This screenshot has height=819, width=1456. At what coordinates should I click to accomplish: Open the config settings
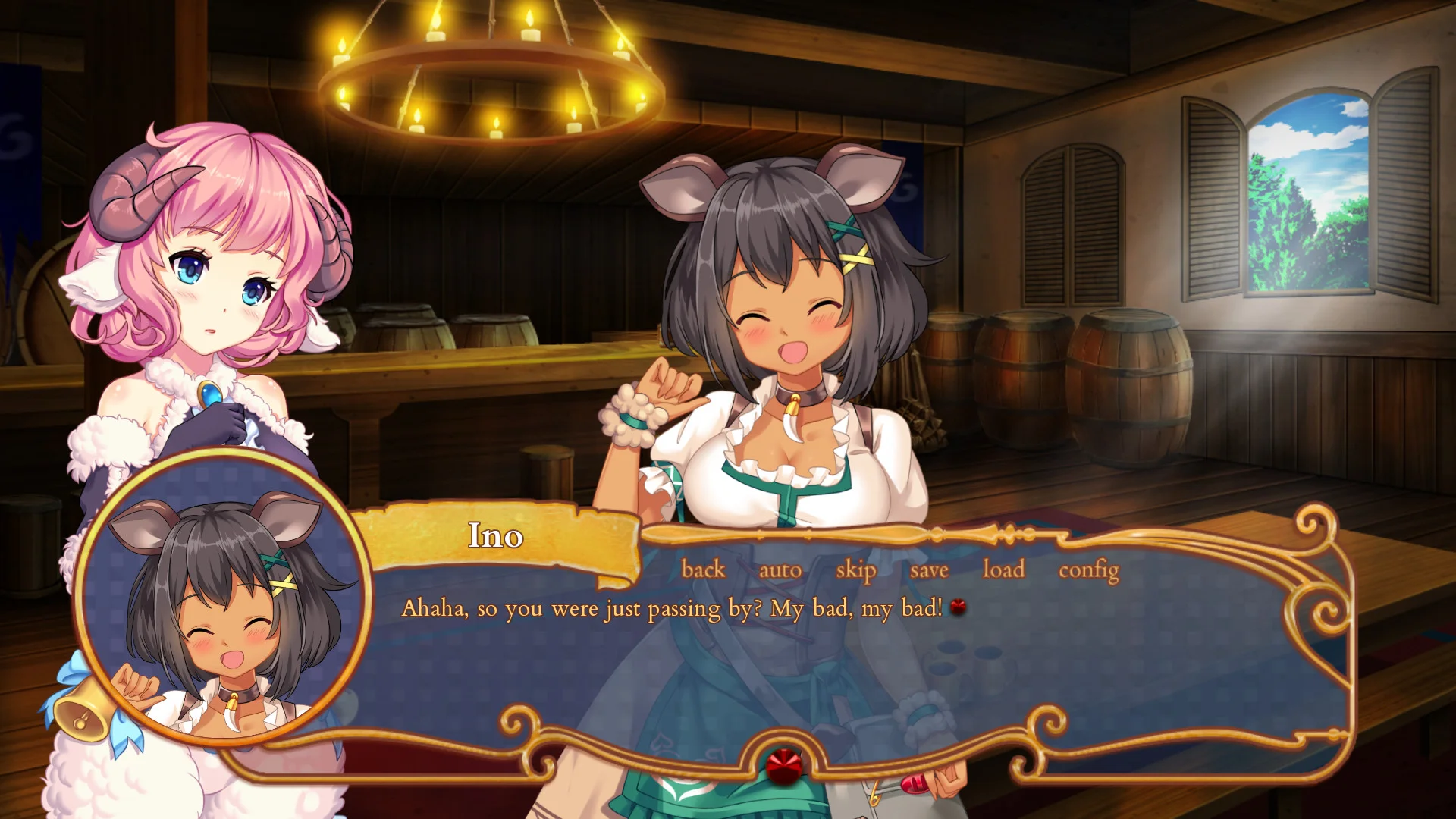(1088, 570)
